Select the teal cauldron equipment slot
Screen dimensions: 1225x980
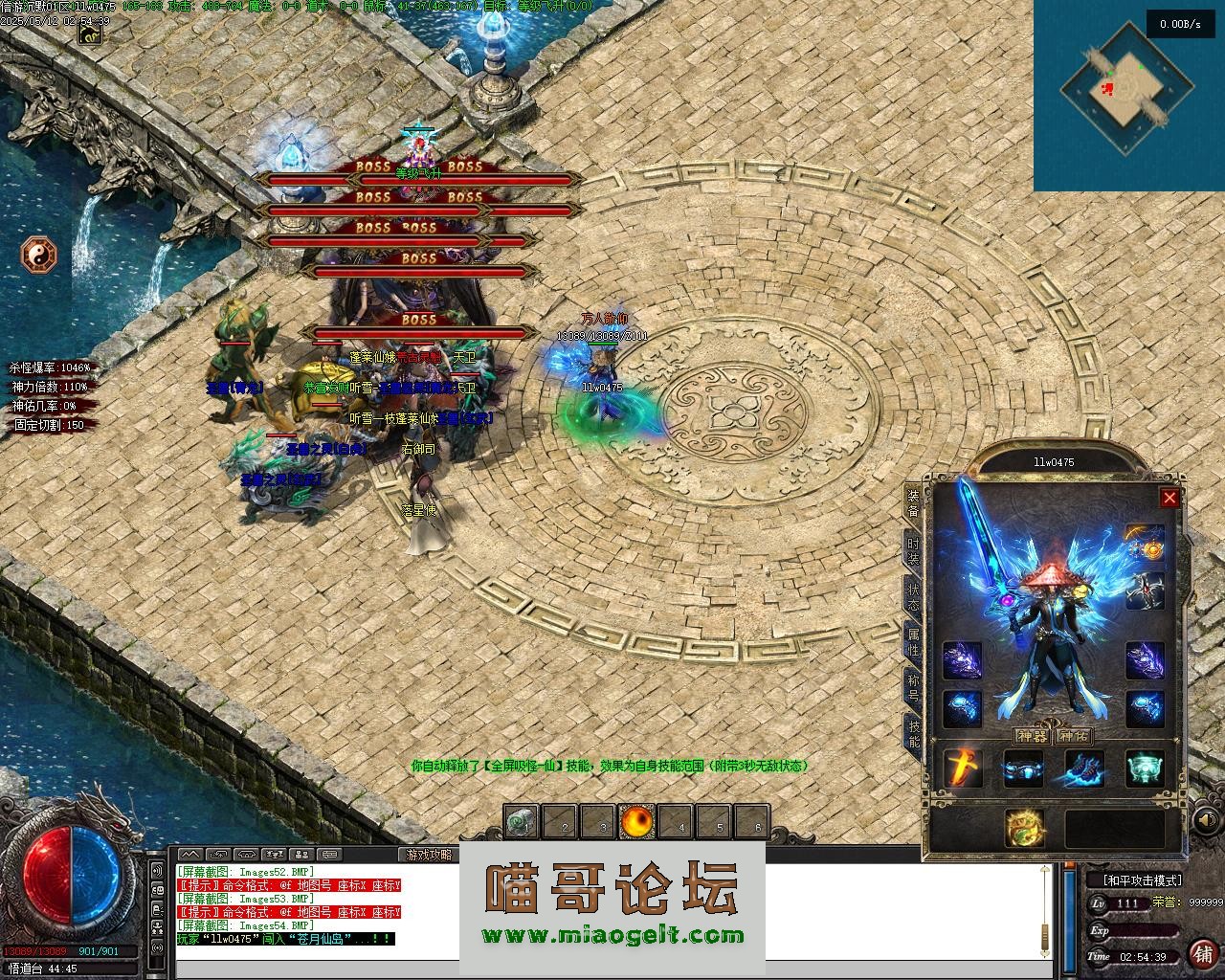pos(1145,768)
